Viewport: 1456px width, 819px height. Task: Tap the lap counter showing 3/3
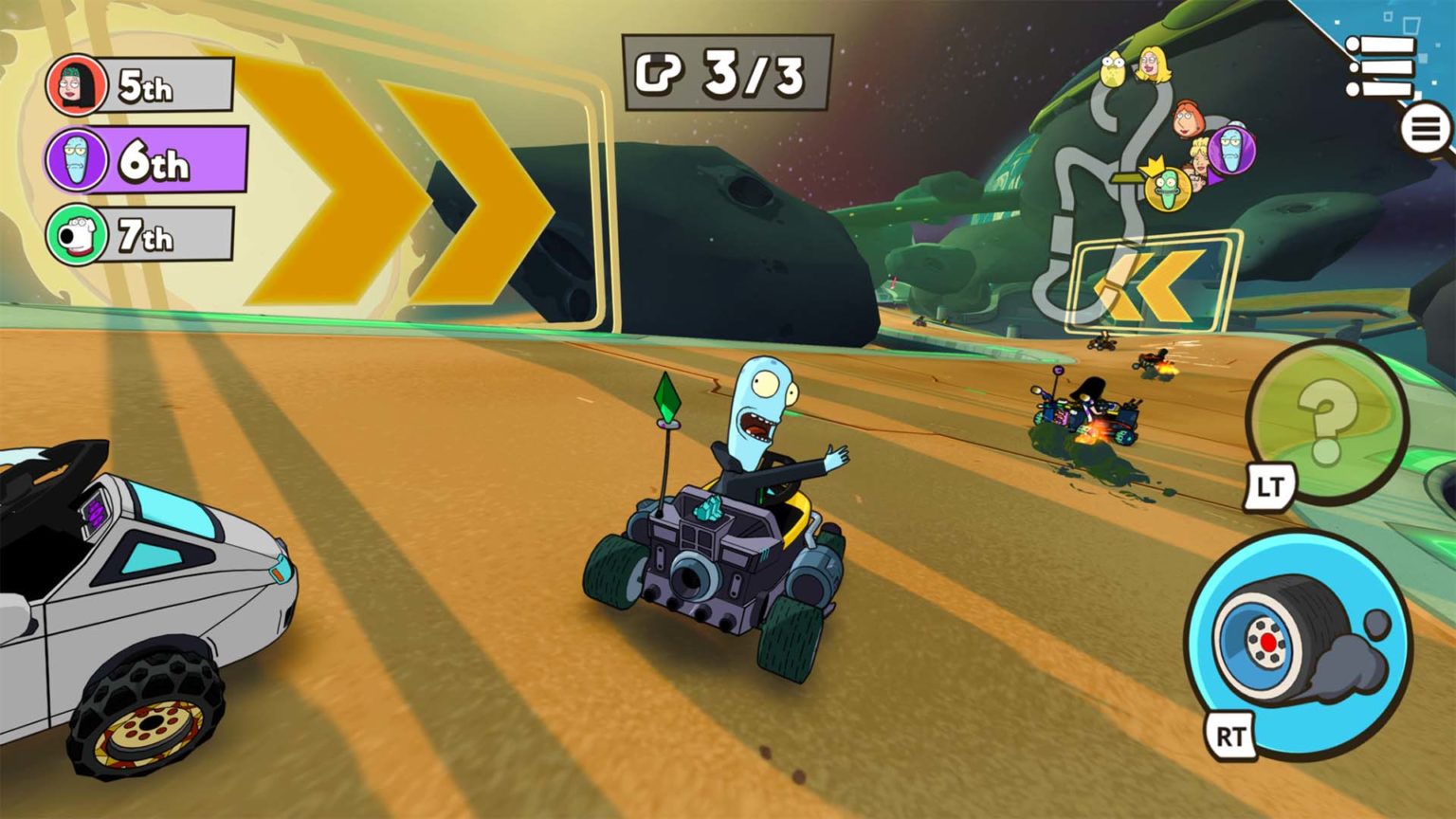(x=725, y=72)
